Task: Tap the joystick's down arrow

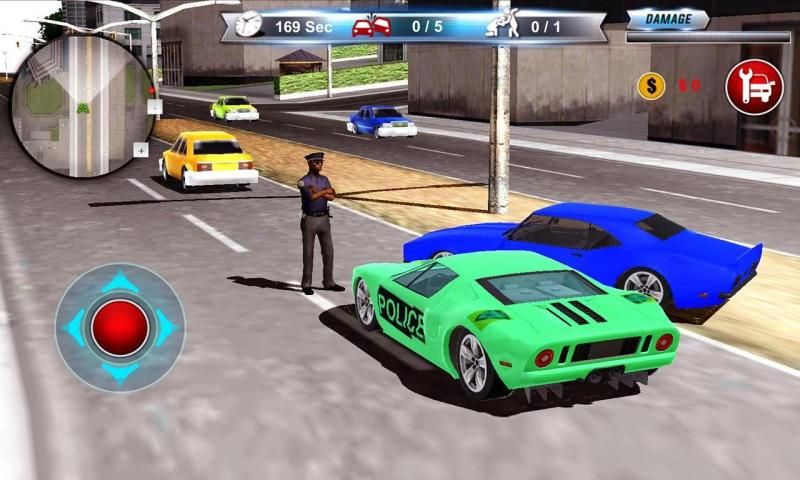Action: coord(120,373)
